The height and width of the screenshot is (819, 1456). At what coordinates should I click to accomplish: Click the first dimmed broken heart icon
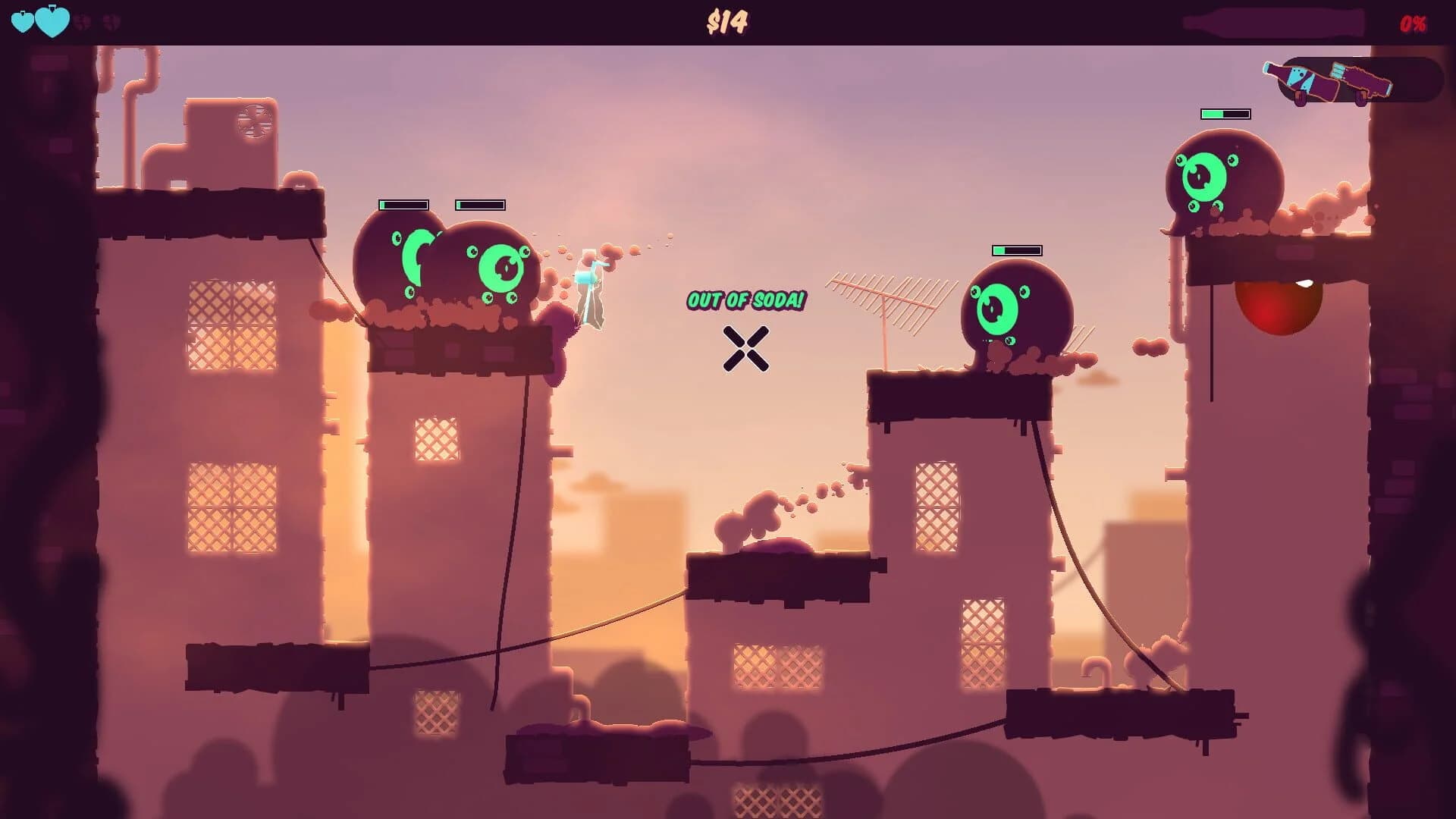pos(82,20)
